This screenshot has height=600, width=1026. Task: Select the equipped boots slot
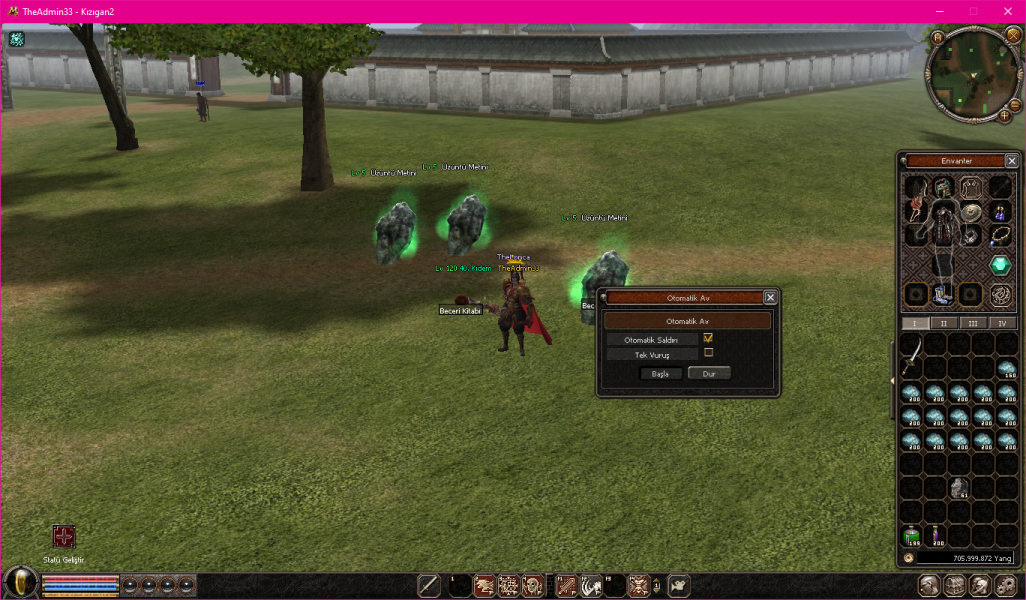point(941,294)
